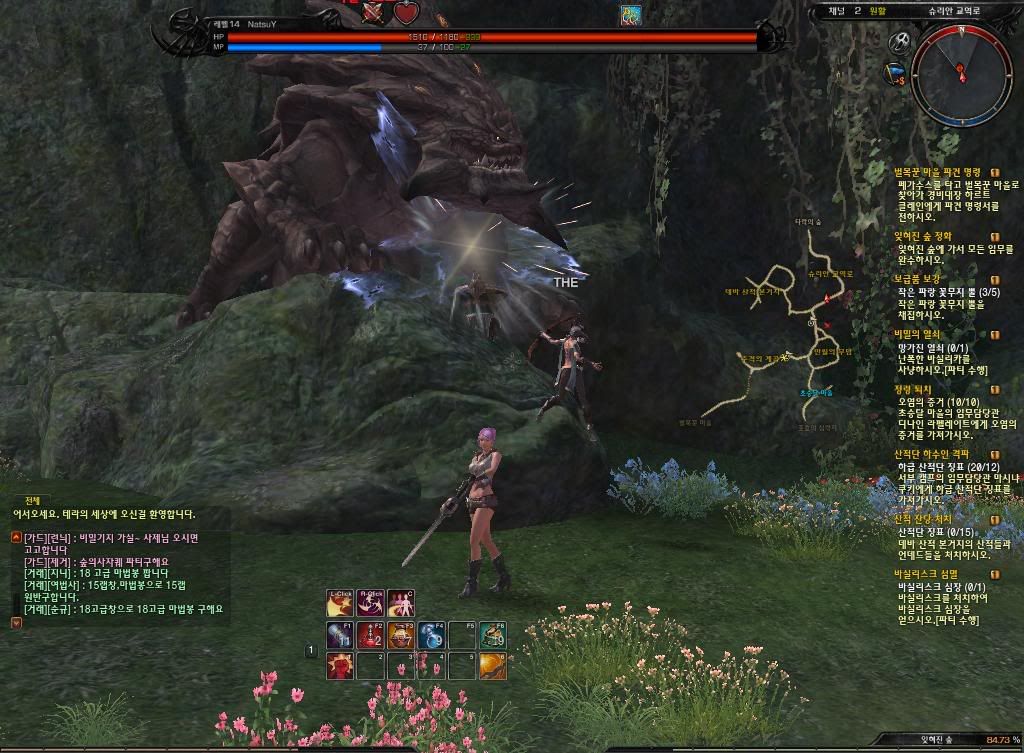Click the heart buff icon above the HP bar

click(x=405, y=13)
